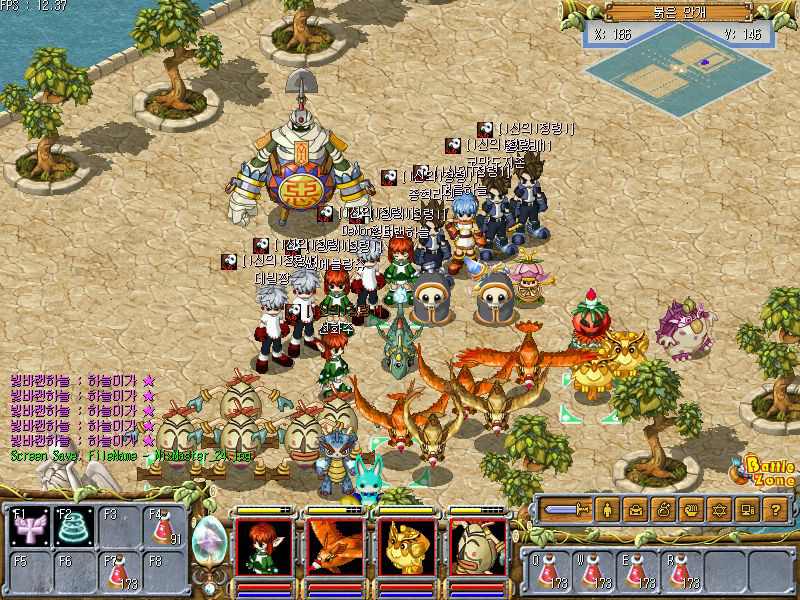Image resolution: width=800 pixels, height=600 pixels.
Task: Open the inventory briefcase icon
Action: tap(635, 510)
